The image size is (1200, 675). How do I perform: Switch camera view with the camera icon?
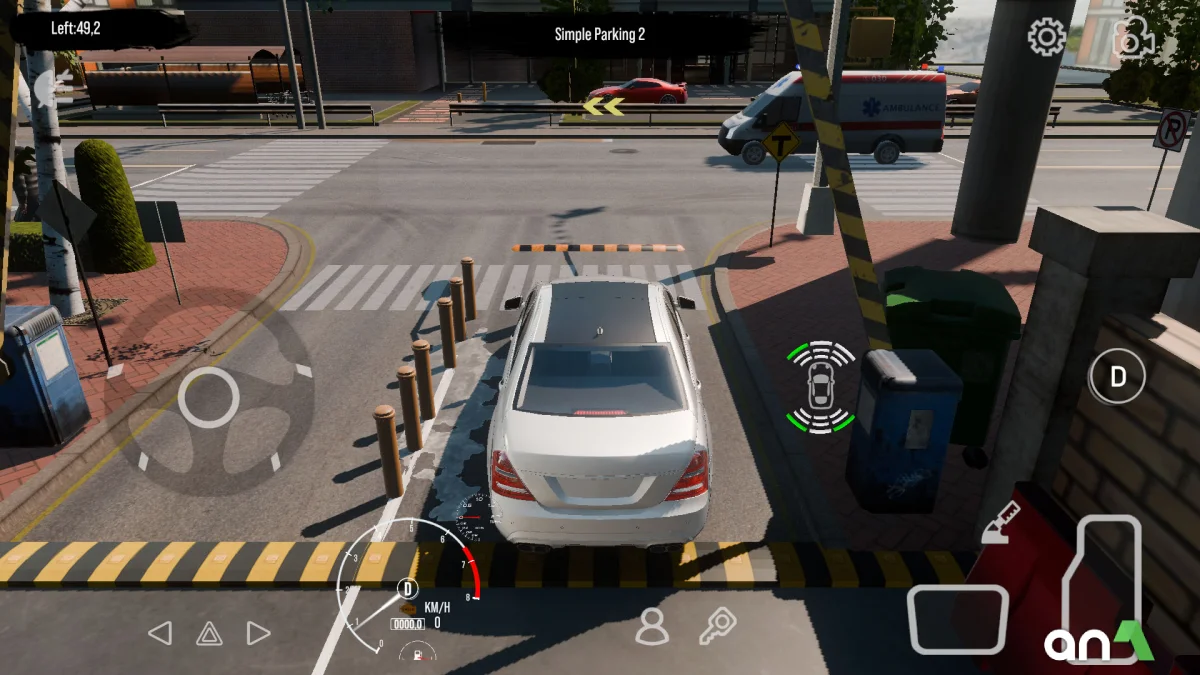[x=1135, y=38]
